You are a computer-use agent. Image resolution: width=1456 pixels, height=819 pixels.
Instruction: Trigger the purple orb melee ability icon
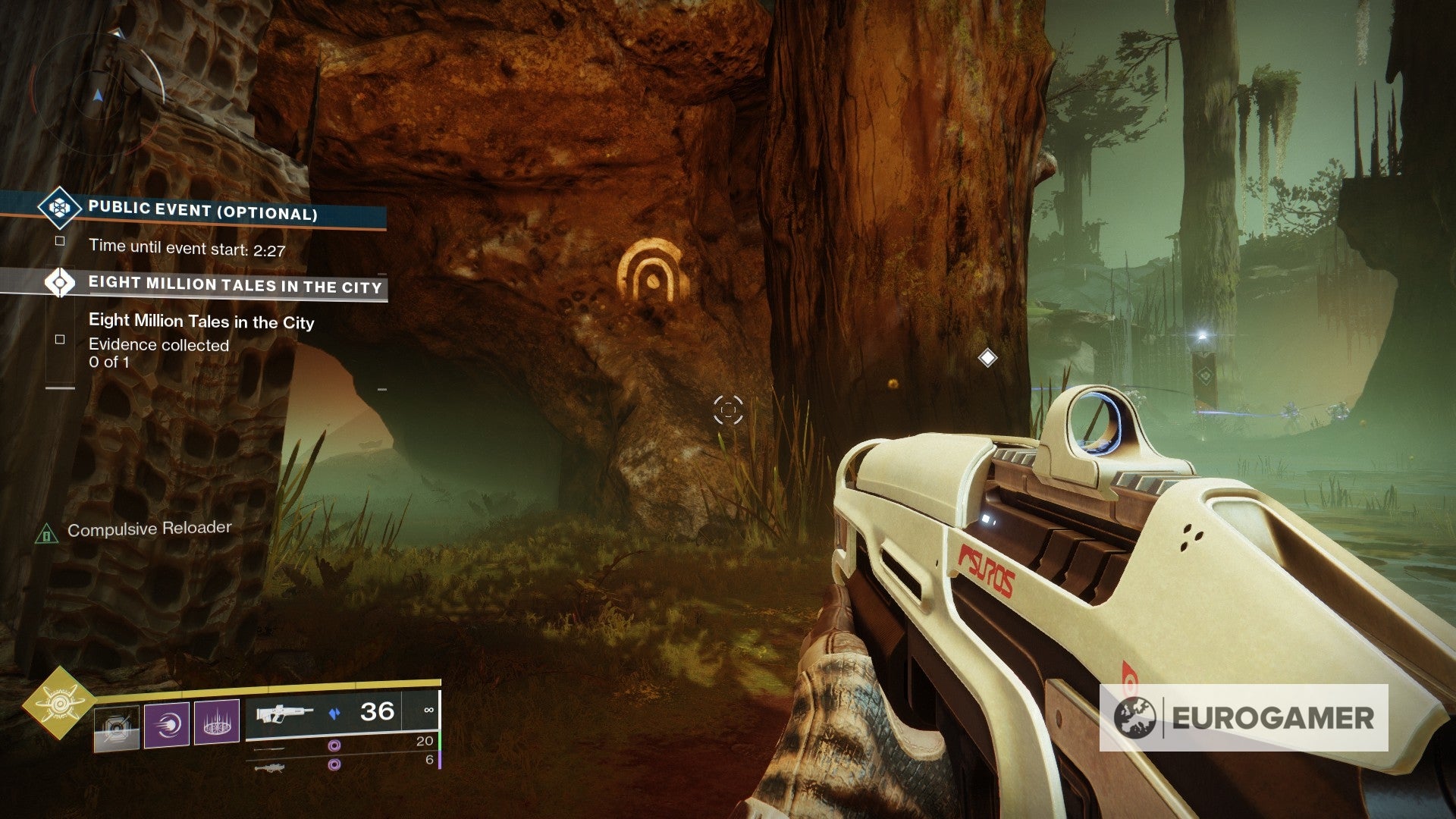(166, 724)
